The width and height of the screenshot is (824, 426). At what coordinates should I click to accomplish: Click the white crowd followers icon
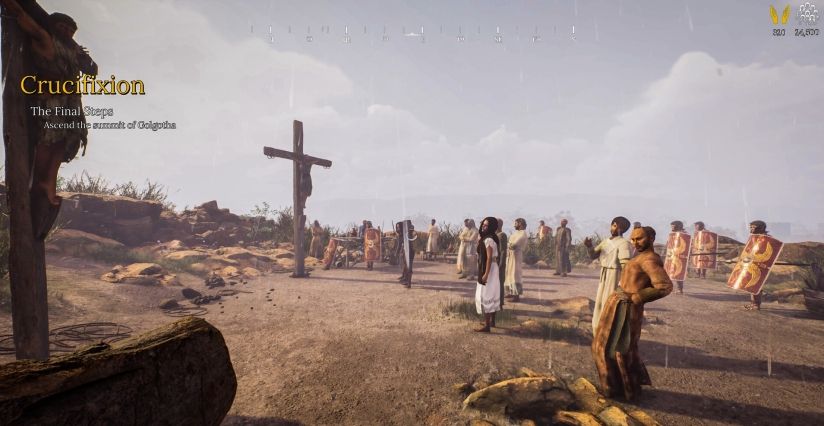click(807, 14)
